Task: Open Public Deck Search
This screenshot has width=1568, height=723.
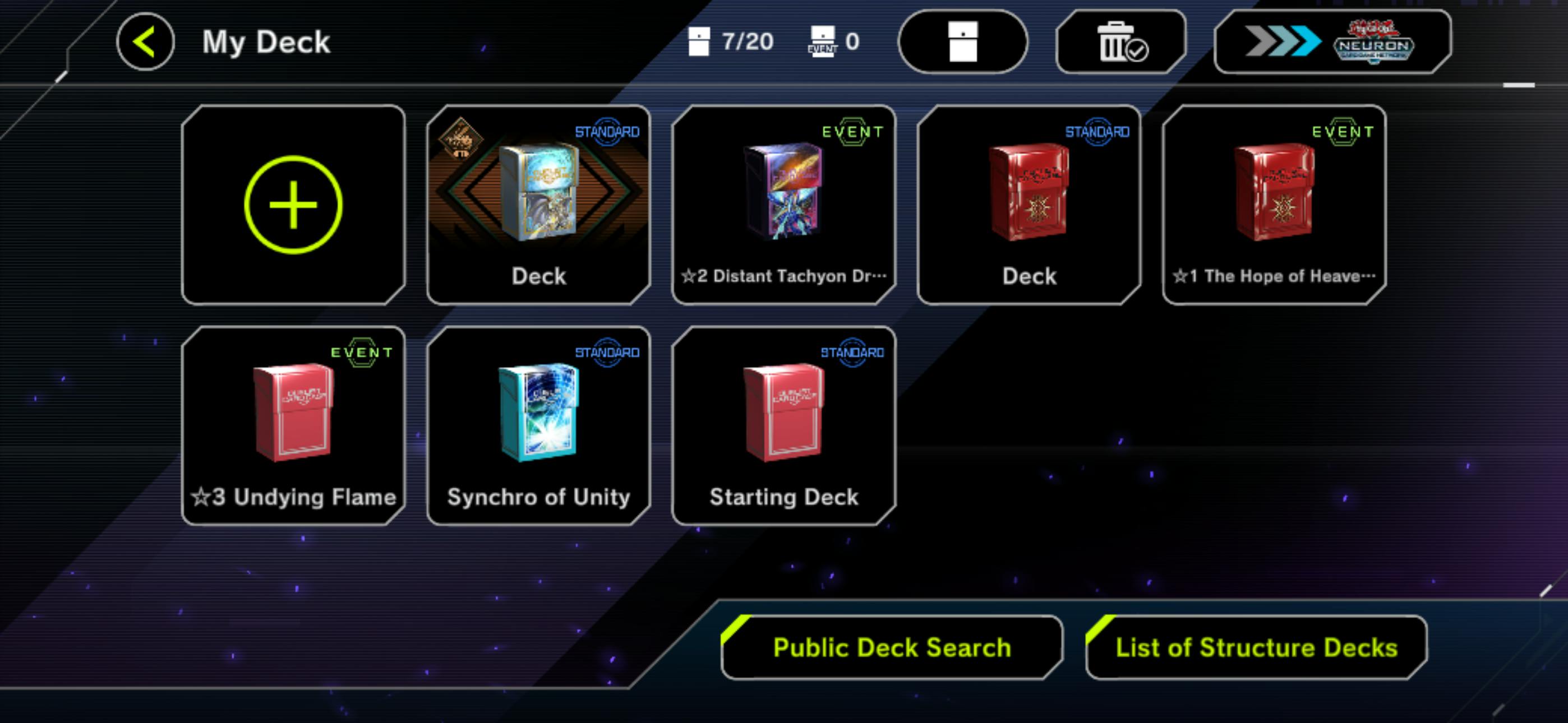Action: (x=891, y=647)
